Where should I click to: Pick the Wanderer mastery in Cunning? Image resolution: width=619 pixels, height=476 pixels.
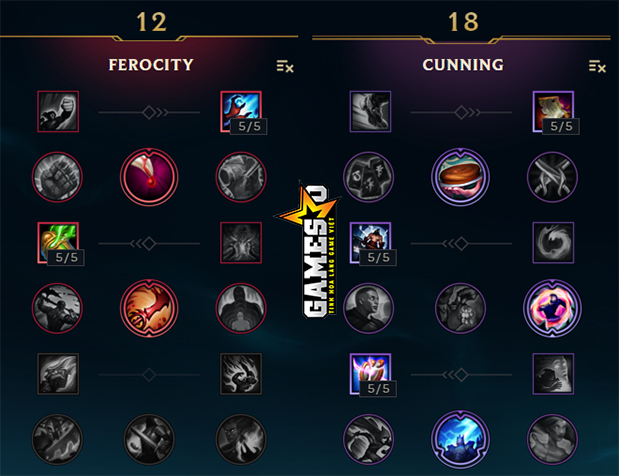[369, 111]
